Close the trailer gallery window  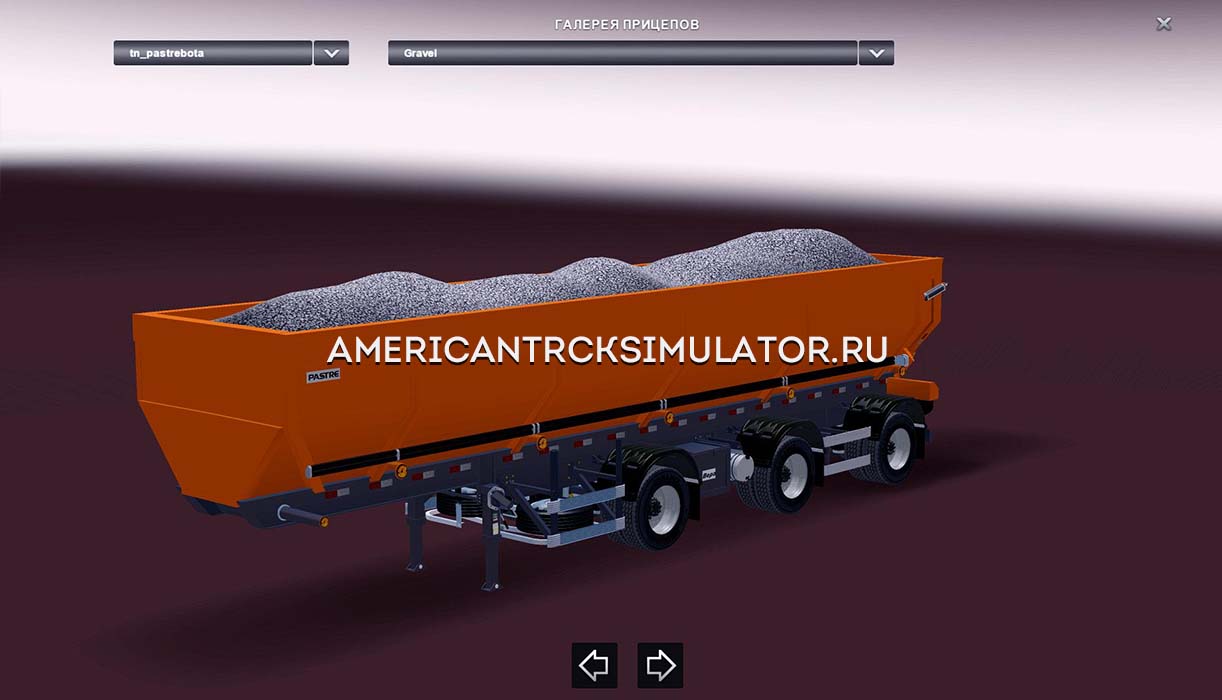click(1164, 24)
